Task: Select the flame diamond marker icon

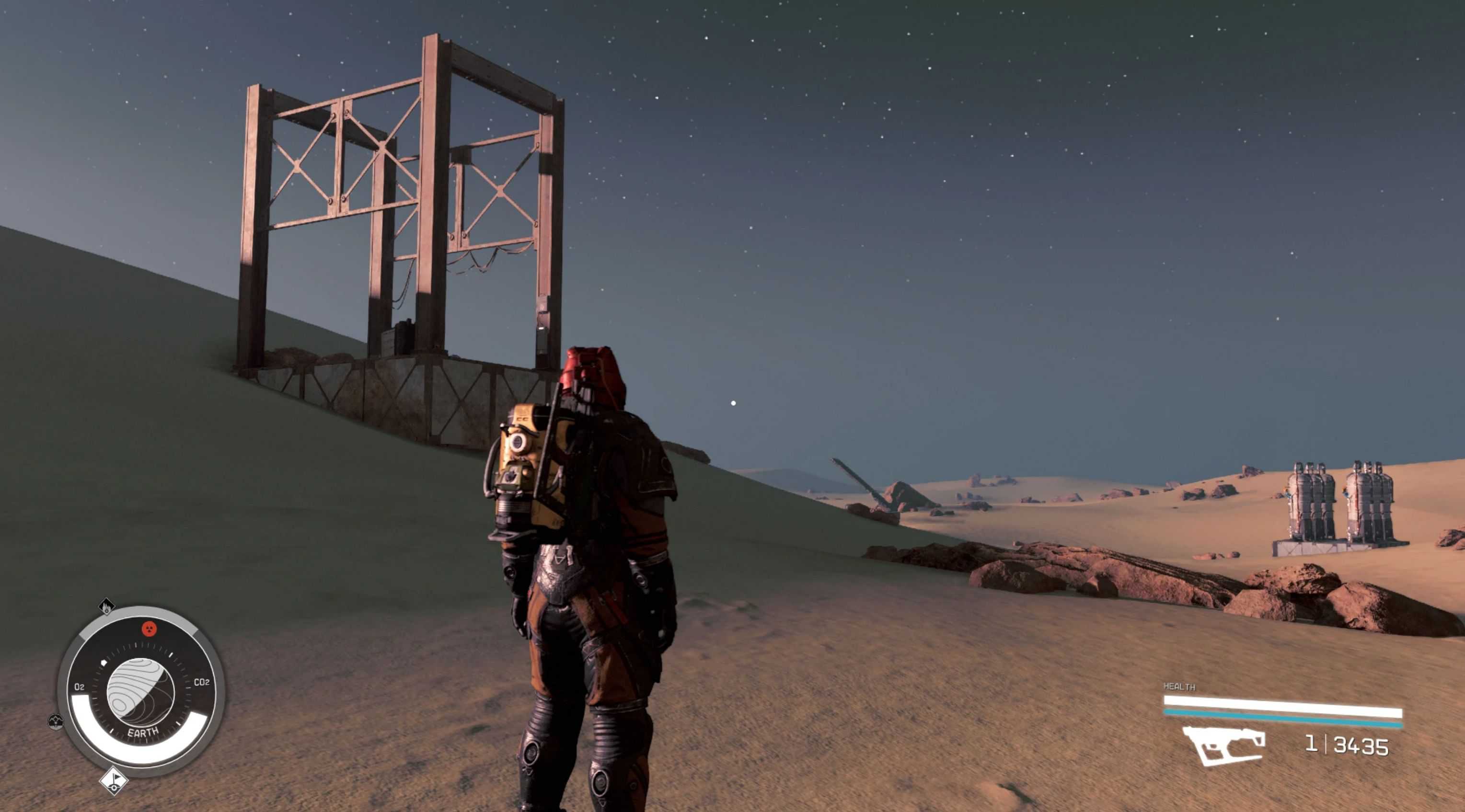Action: (106, 607)
